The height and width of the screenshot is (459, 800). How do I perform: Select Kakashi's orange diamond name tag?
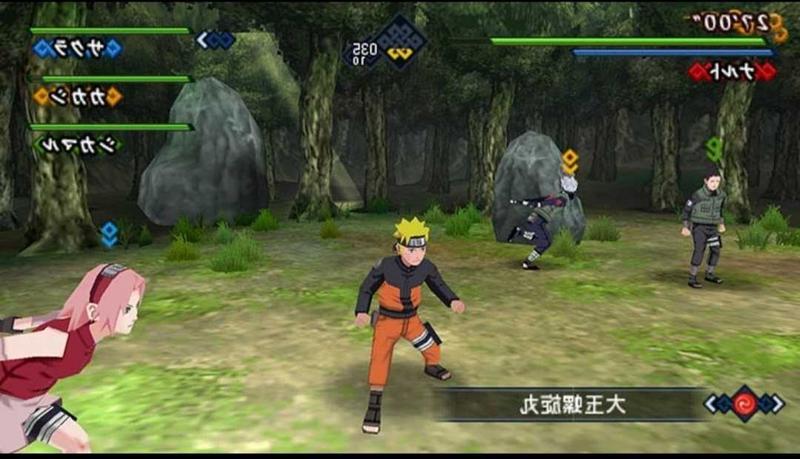[x=77, y=96]
